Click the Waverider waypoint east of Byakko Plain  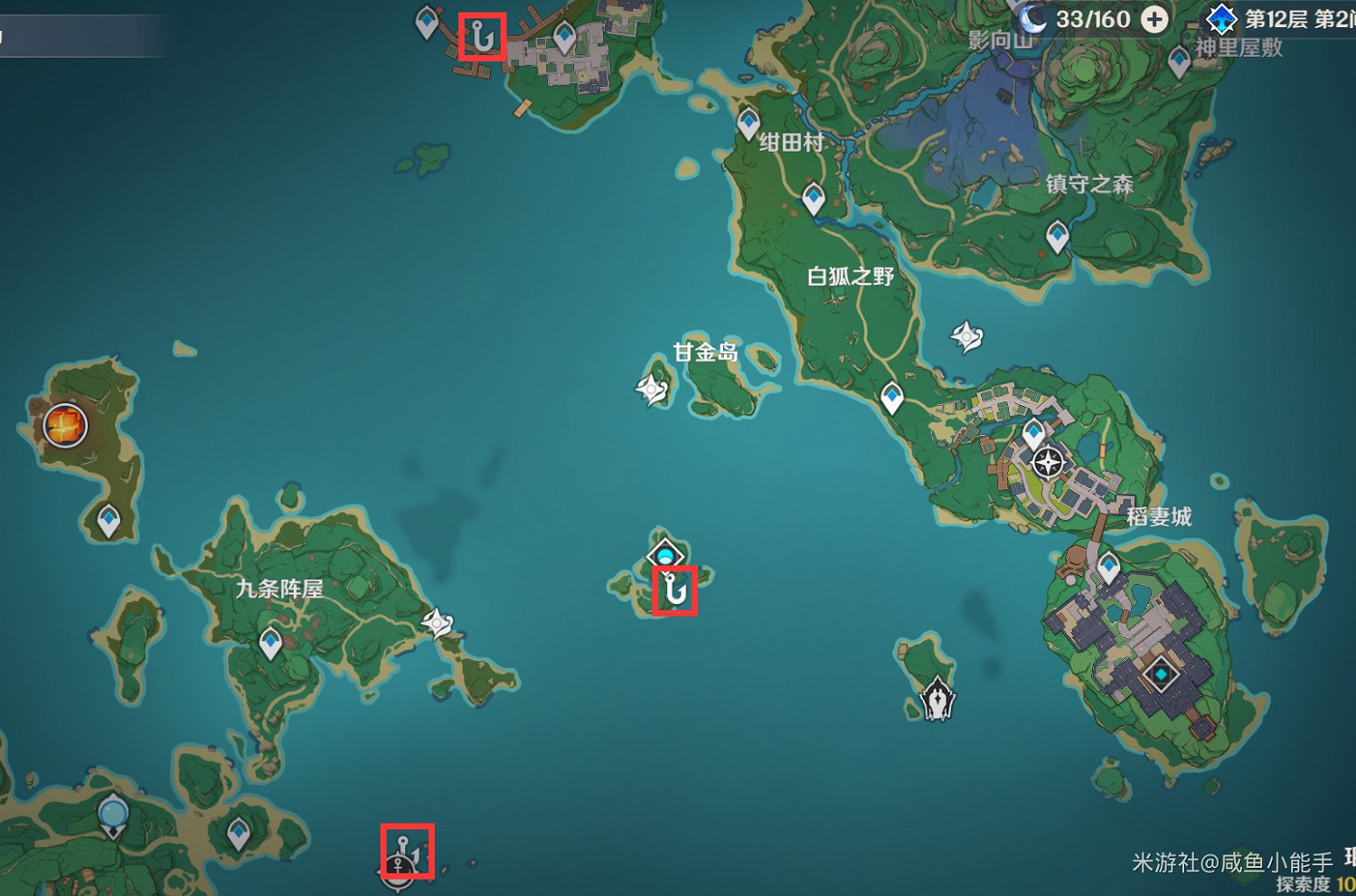pyautogui.click(x=966, y=337)
